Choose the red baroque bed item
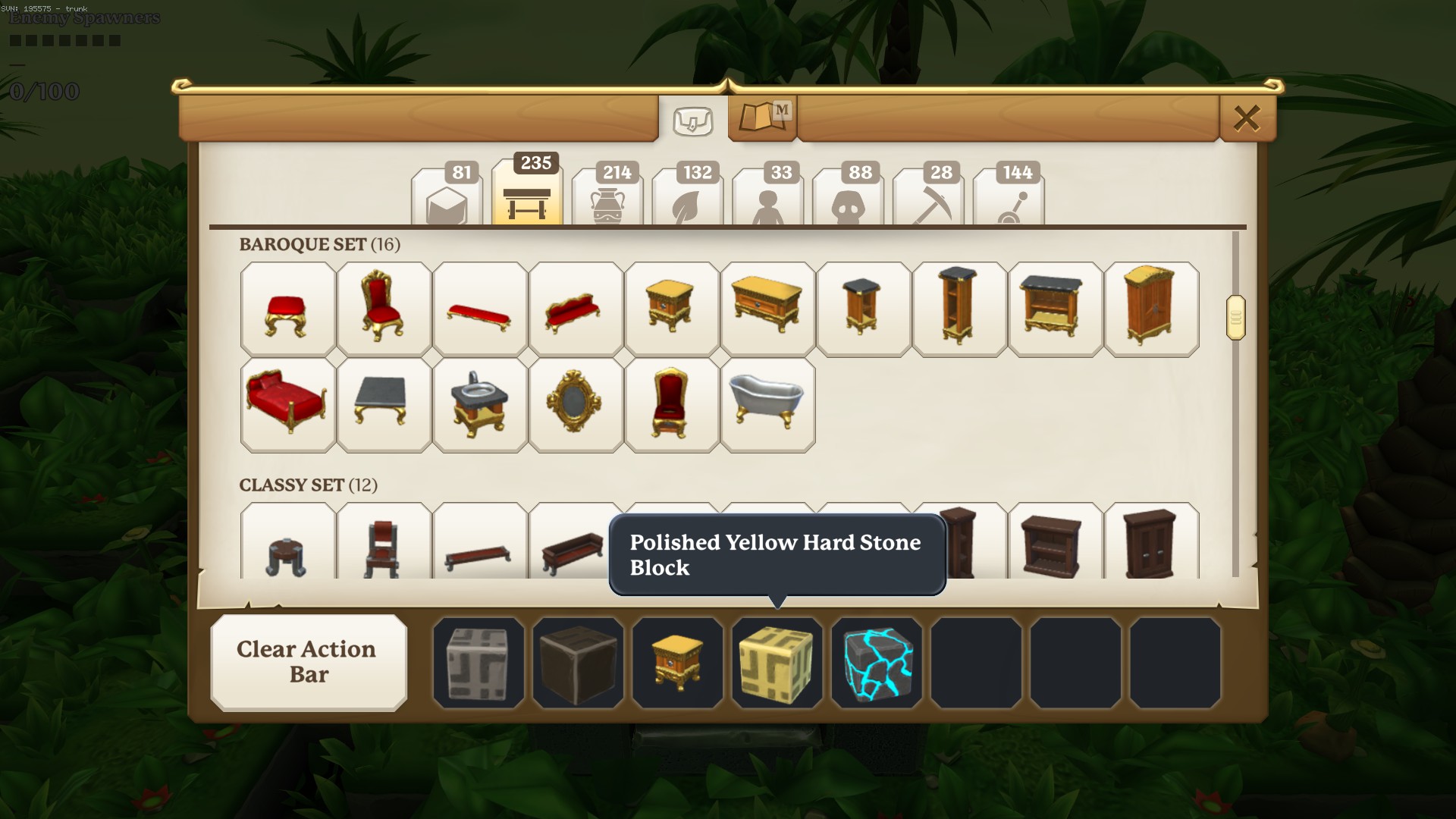 click(x=287, y=405)
